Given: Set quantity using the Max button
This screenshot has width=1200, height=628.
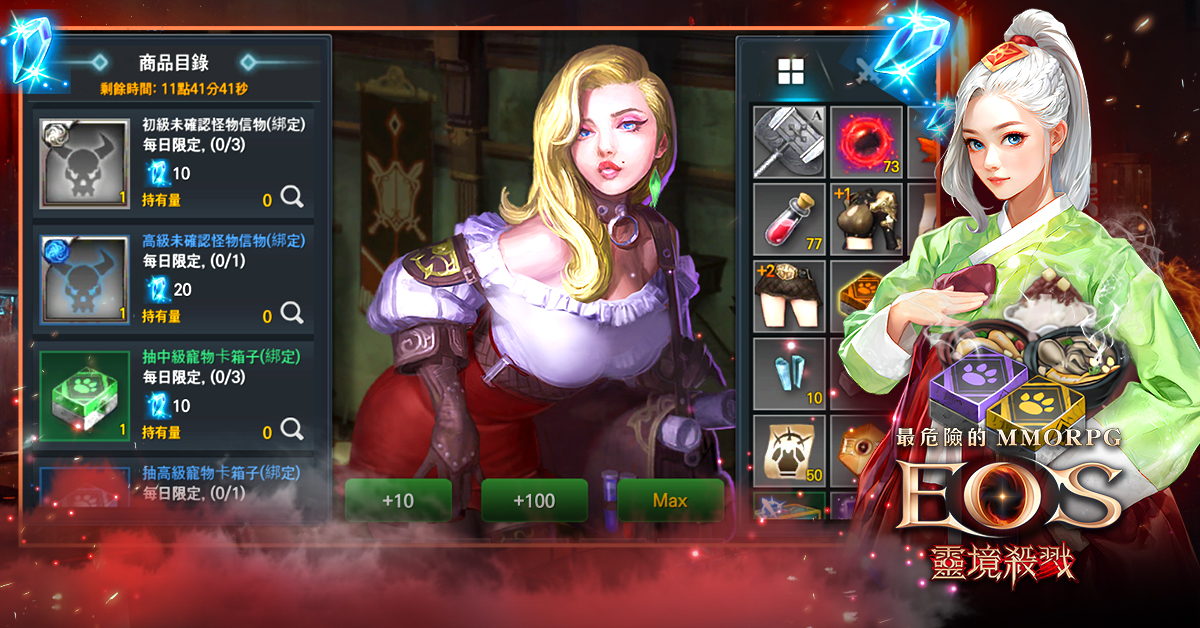Looking at the screenshot, I should [670, 500].
